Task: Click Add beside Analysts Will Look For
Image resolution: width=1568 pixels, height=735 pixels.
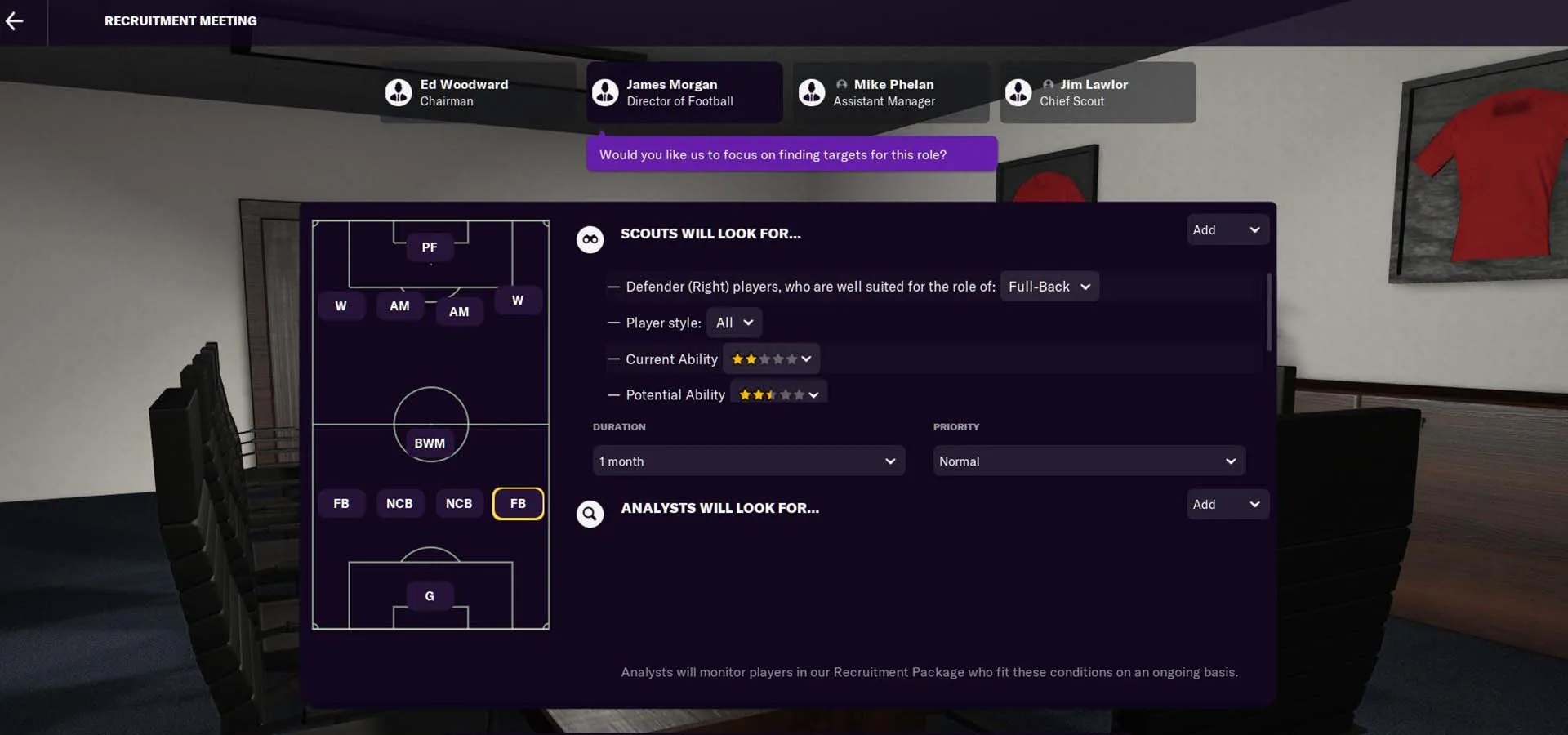Action: coord(1227,504)
